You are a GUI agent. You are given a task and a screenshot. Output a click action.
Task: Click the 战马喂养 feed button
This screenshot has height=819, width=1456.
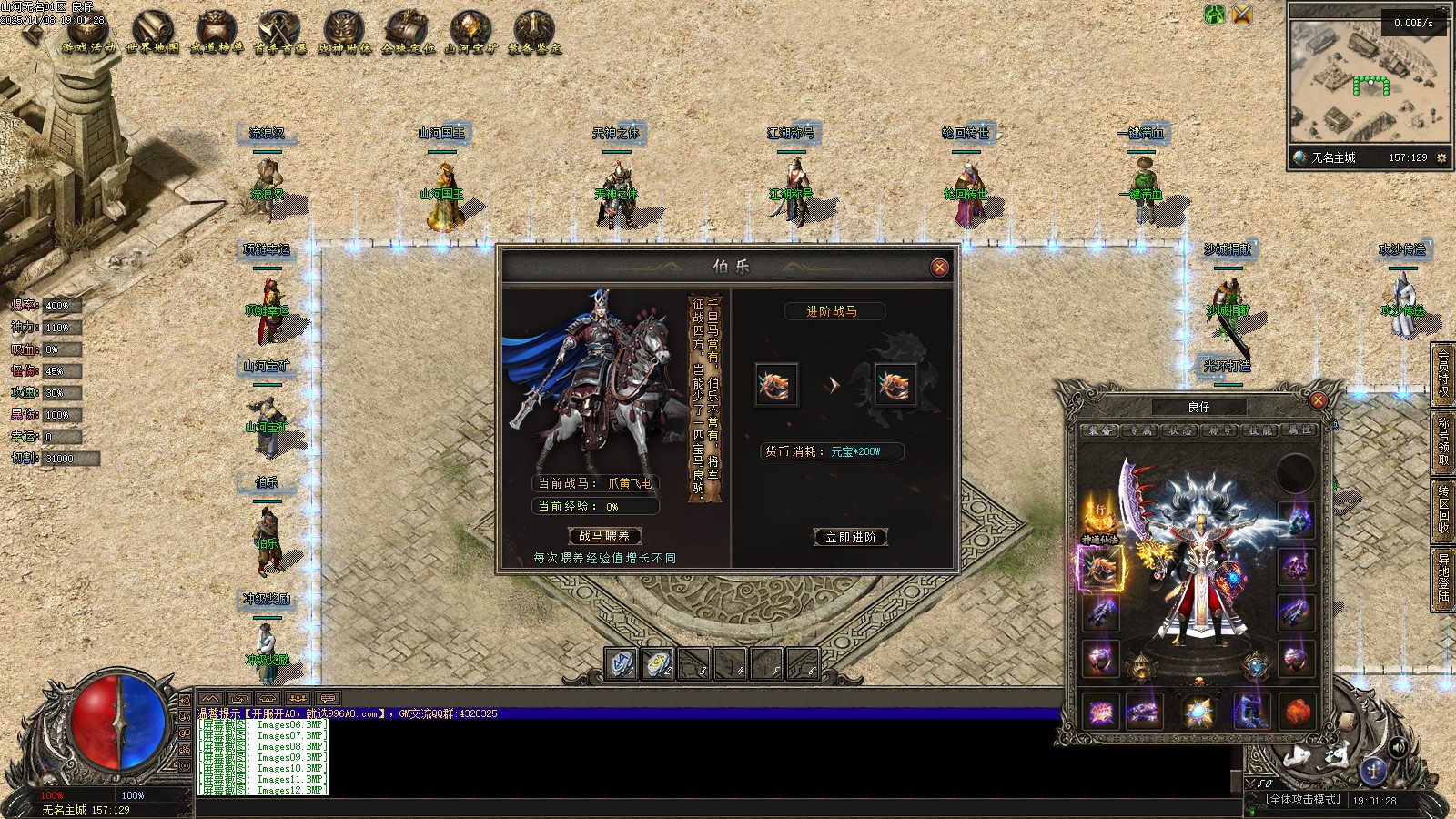(x=604, y=536)
